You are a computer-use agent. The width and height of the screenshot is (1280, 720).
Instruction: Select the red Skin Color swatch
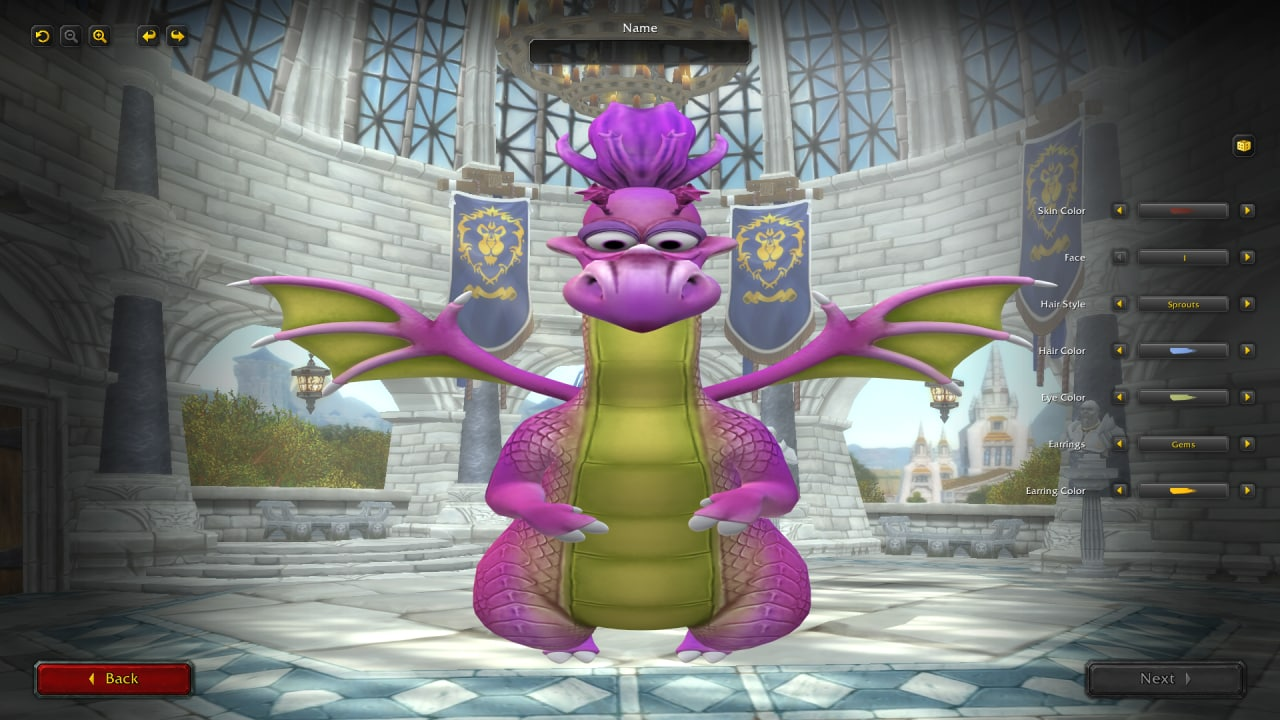(1183, 210)
